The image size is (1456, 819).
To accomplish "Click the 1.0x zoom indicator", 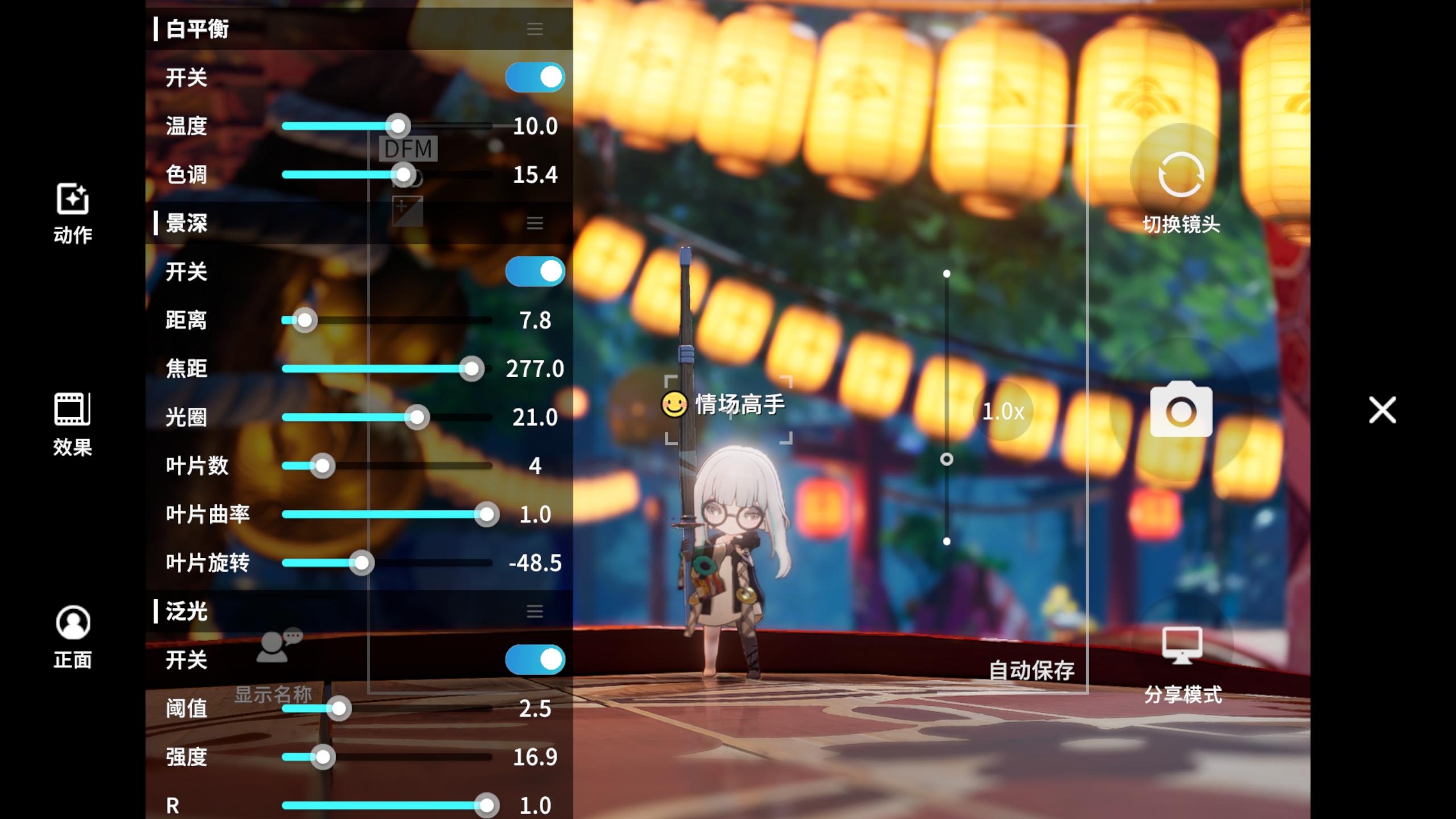I will coord(1004,411).
